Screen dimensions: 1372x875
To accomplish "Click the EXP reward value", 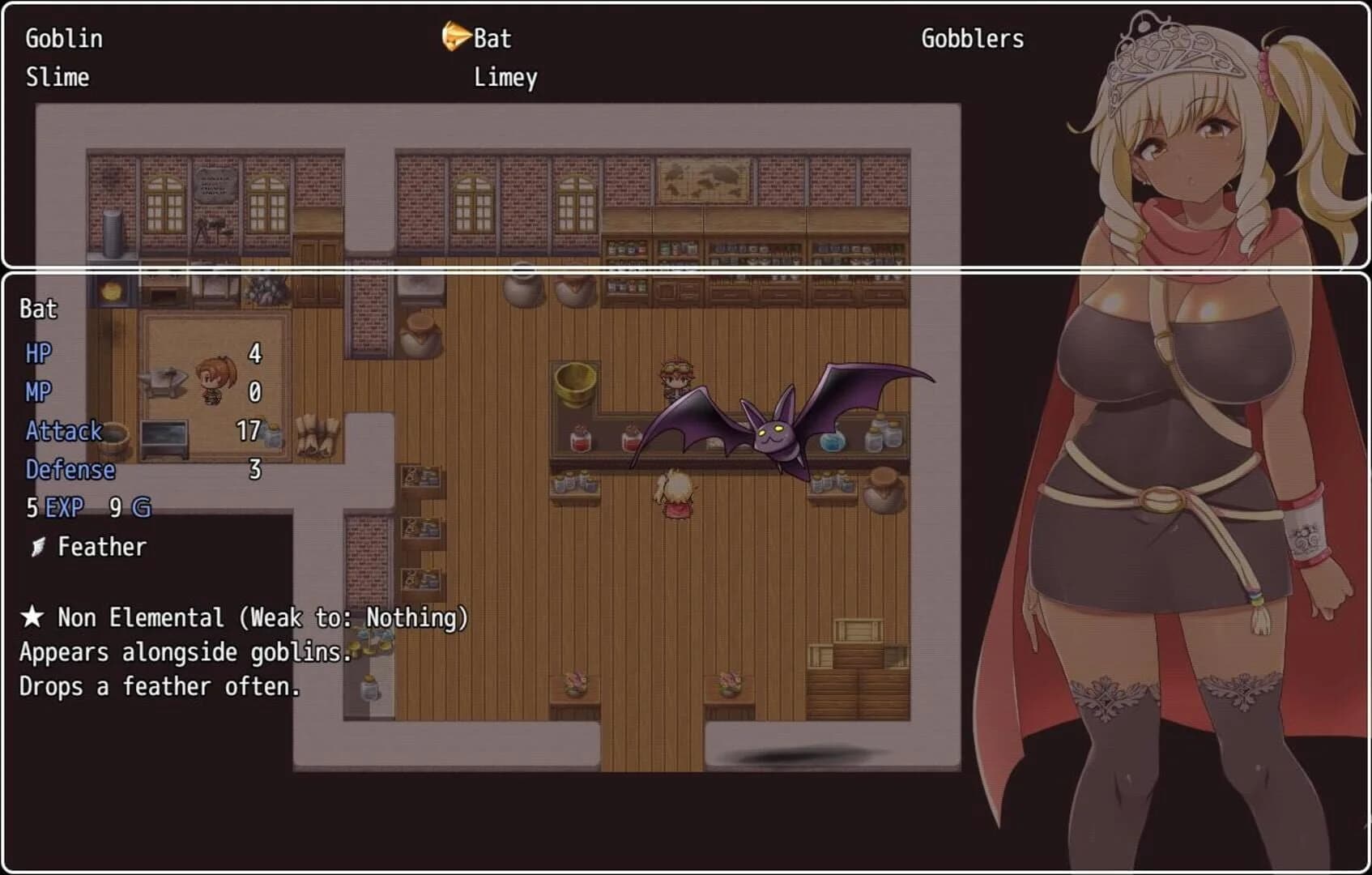I will (57, 508).
